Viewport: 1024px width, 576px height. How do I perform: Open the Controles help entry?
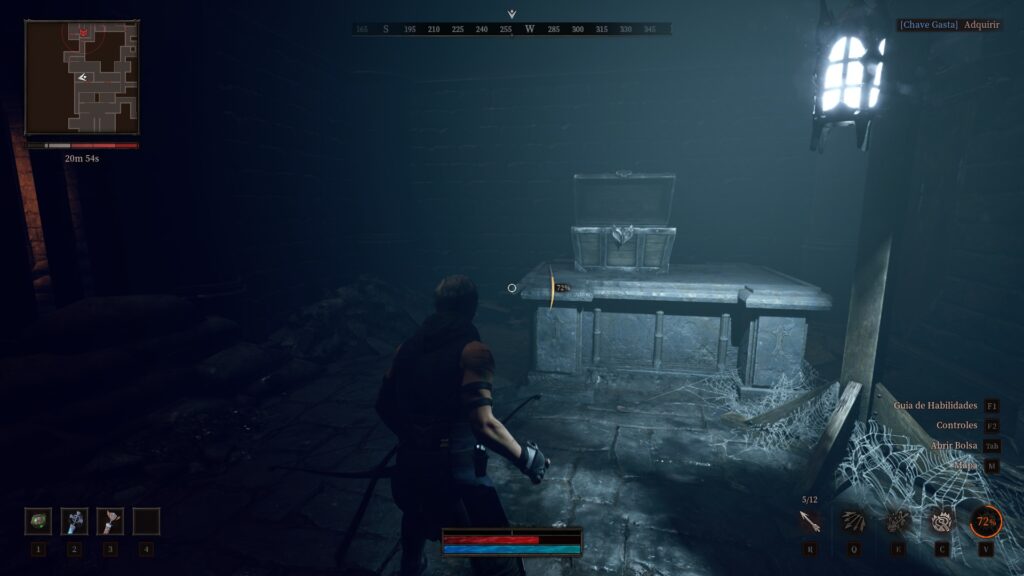click(x=956, y=426)
